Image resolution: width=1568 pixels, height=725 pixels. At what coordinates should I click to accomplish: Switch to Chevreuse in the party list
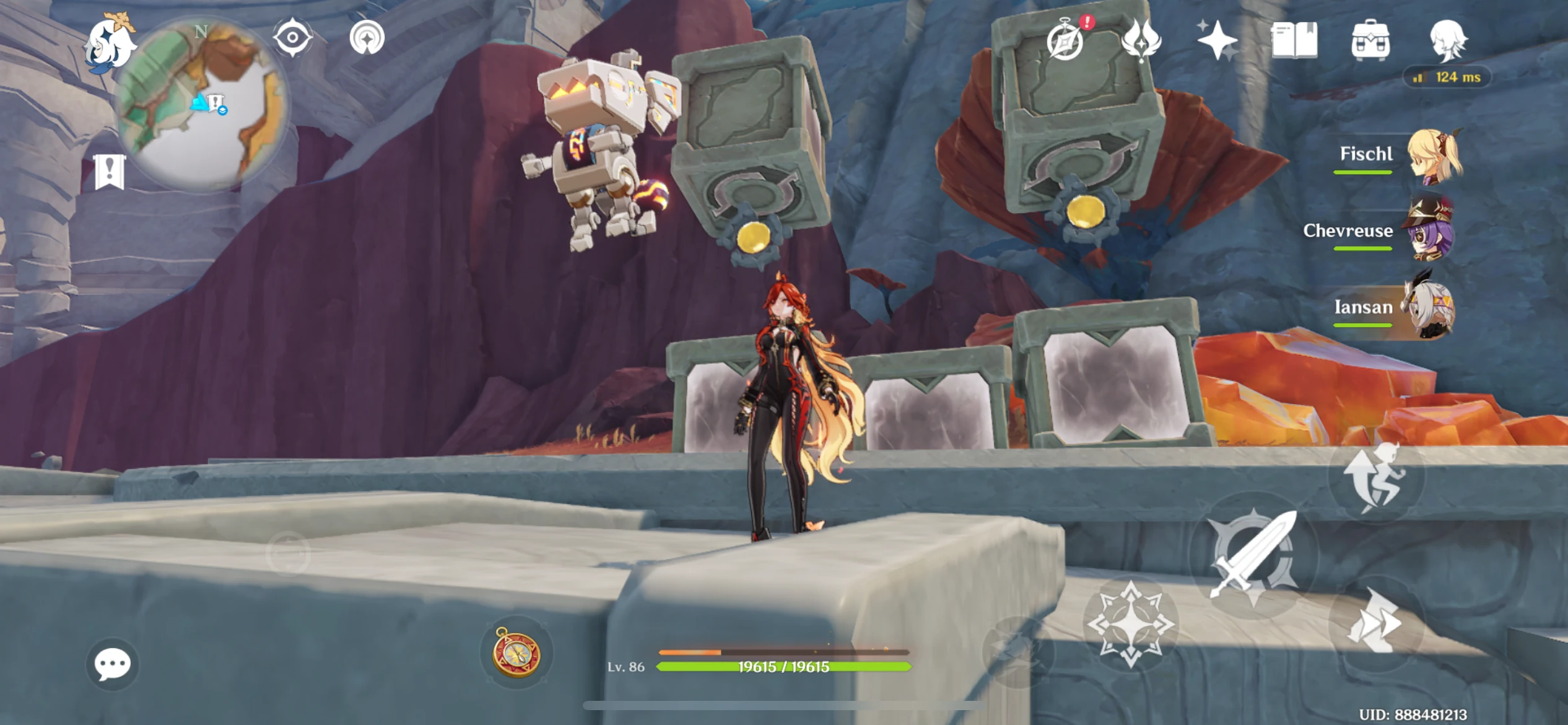(x=1431, y=231)
